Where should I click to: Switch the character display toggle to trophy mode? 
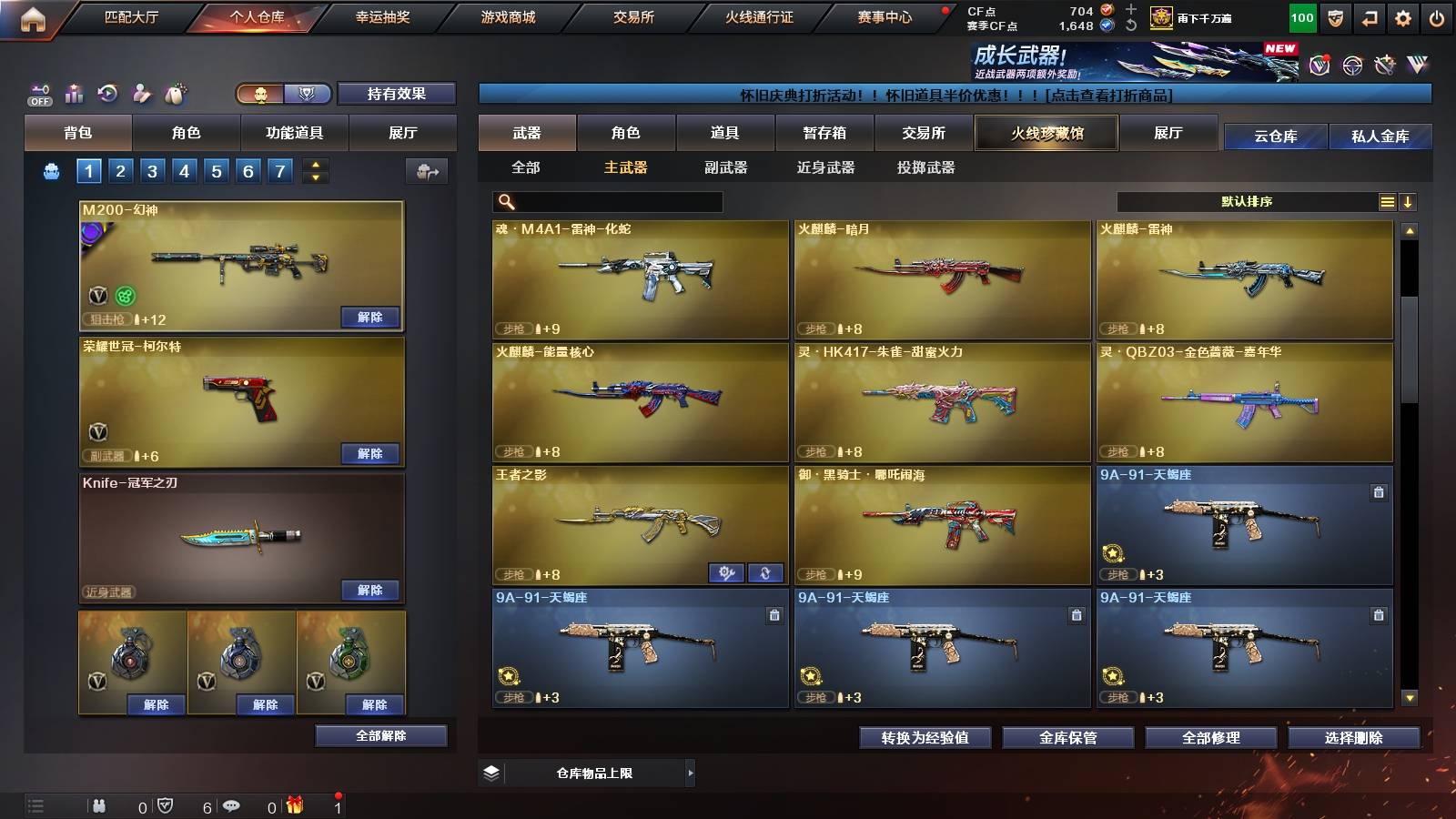click(308, 94)
